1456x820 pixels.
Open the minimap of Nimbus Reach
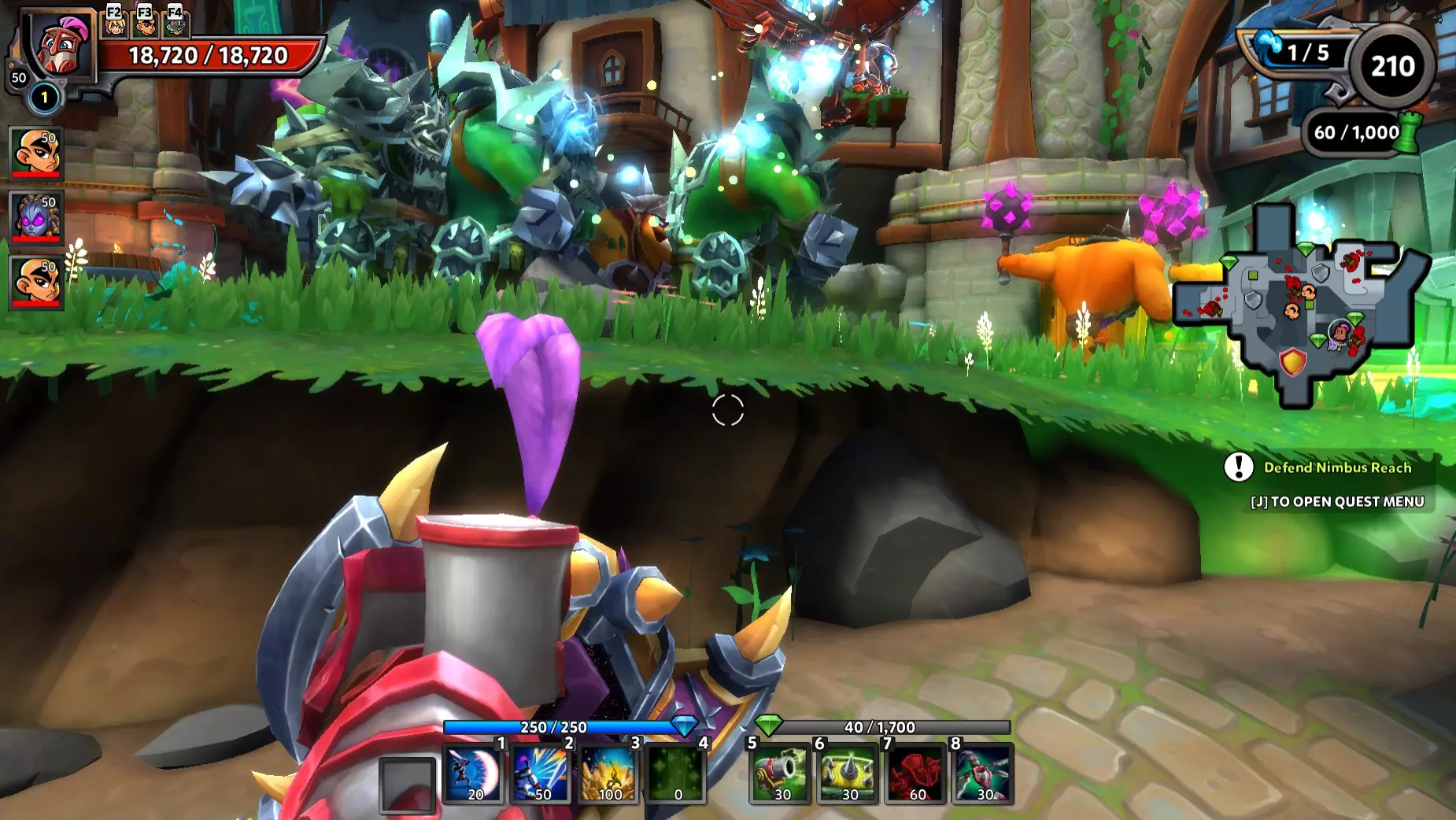click(x=1303, y=303)
